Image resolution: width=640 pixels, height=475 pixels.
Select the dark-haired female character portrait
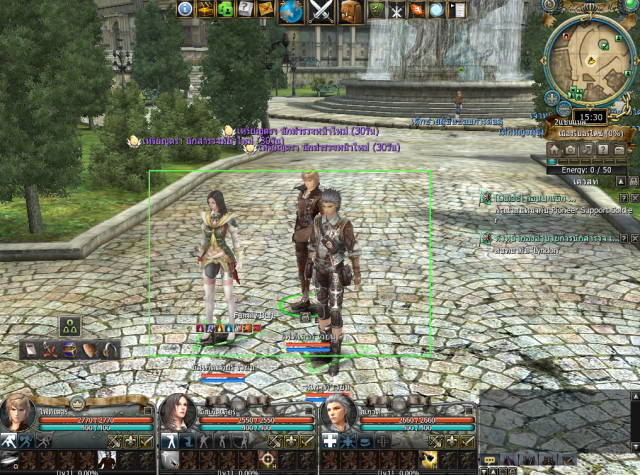[x=178, y=415]
